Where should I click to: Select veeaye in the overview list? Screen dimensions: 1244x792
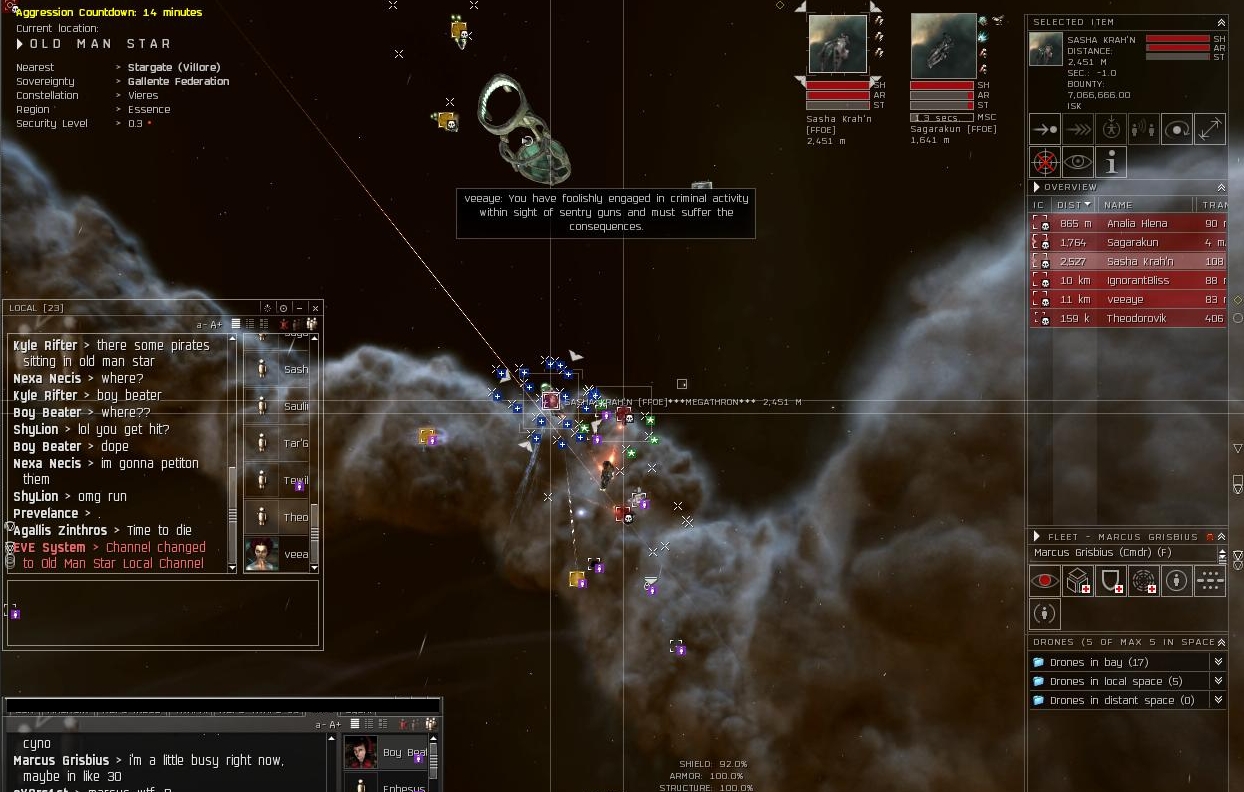[x=1135, y=300]
